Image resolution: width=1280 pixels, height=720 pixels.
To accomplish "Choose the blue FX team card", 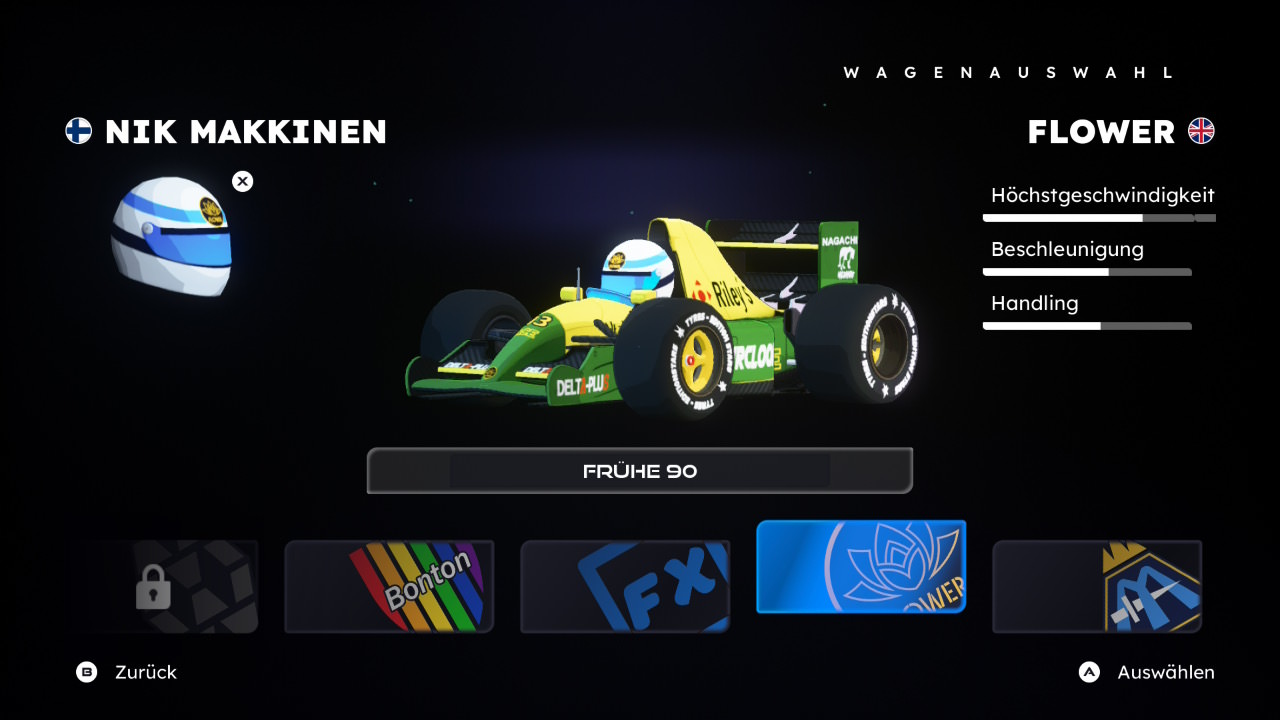I will tap(625, 587).
